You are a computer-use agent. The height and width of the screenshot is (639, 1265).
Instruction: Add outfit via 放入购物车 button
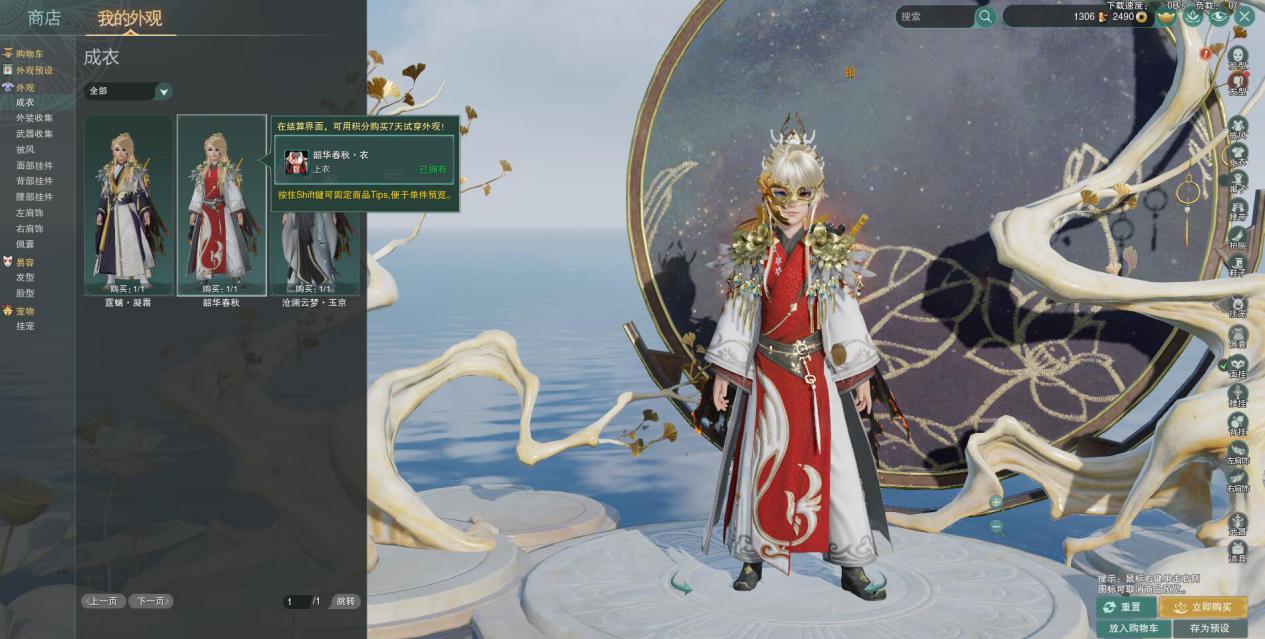point(1133,629)
